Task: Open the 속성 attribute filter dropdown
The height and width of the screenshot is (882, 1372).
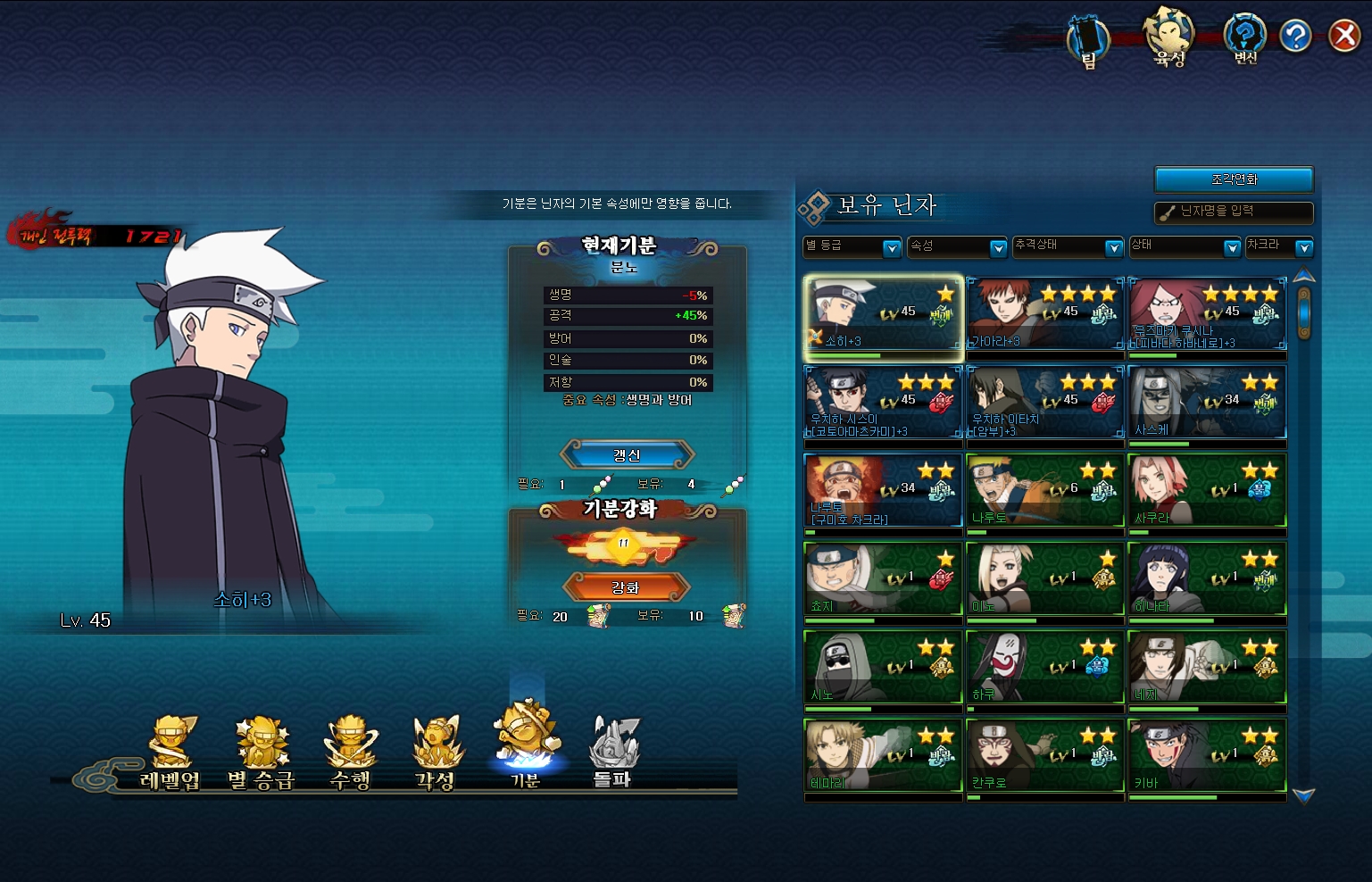Action: [x=958, y=247]
